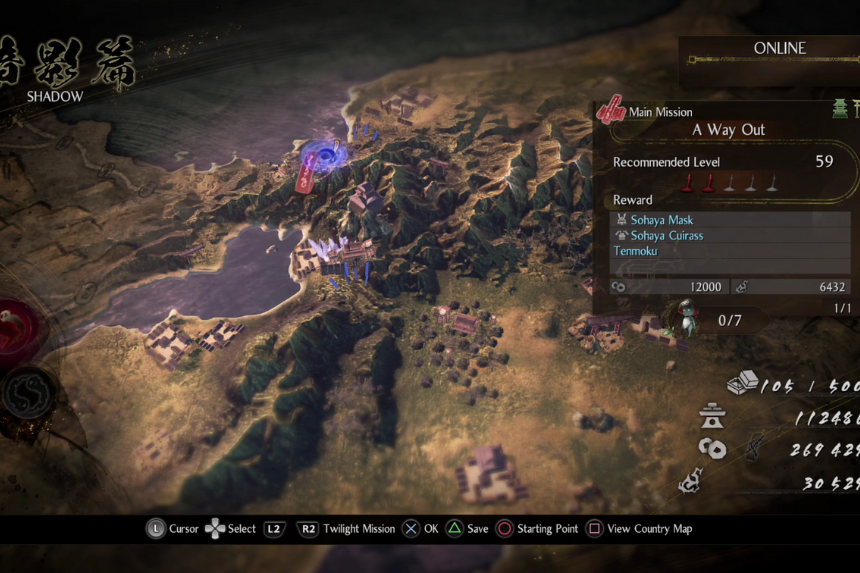This screenshot has width=860, height=573.
Task: Click the ONLINE status banner
Action: (779, 48)
